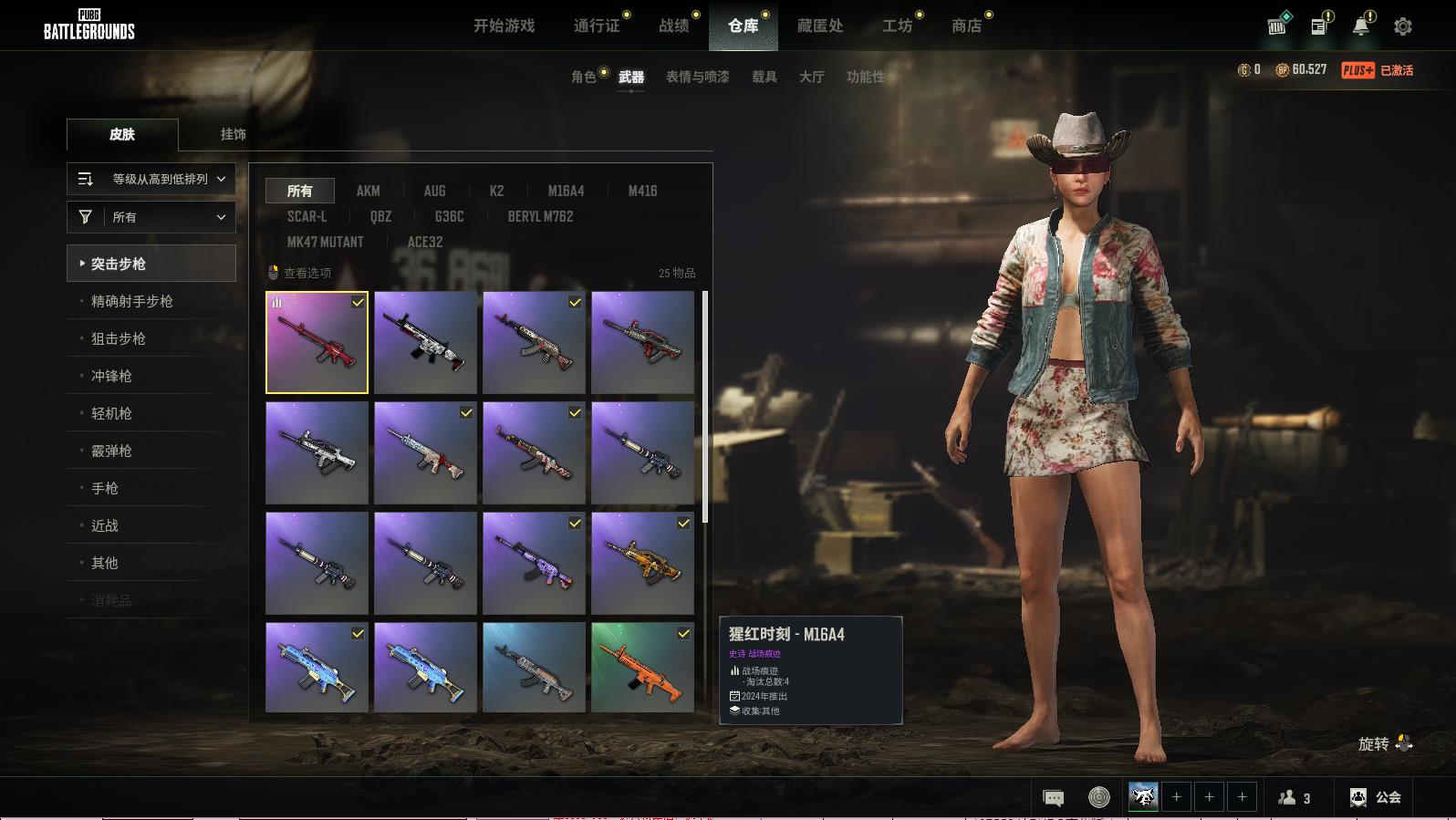Select the 冲锋枪 submachine gun category
The image size is (1456, 820).
(111, 376)
